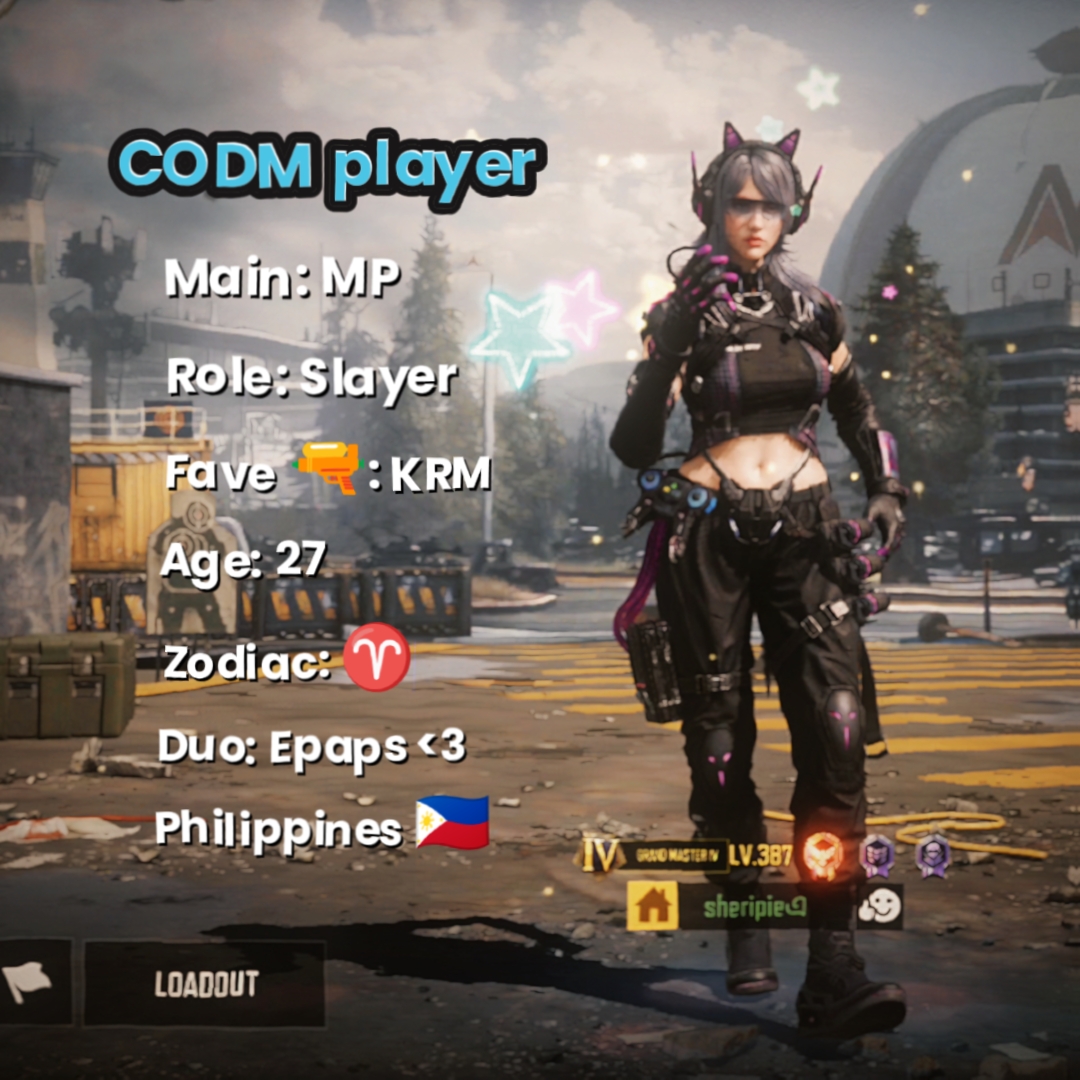Tap the thumbs-up smiley emote button
The height and width of the screenshot is (1080, 1080).
pos(880,906)
